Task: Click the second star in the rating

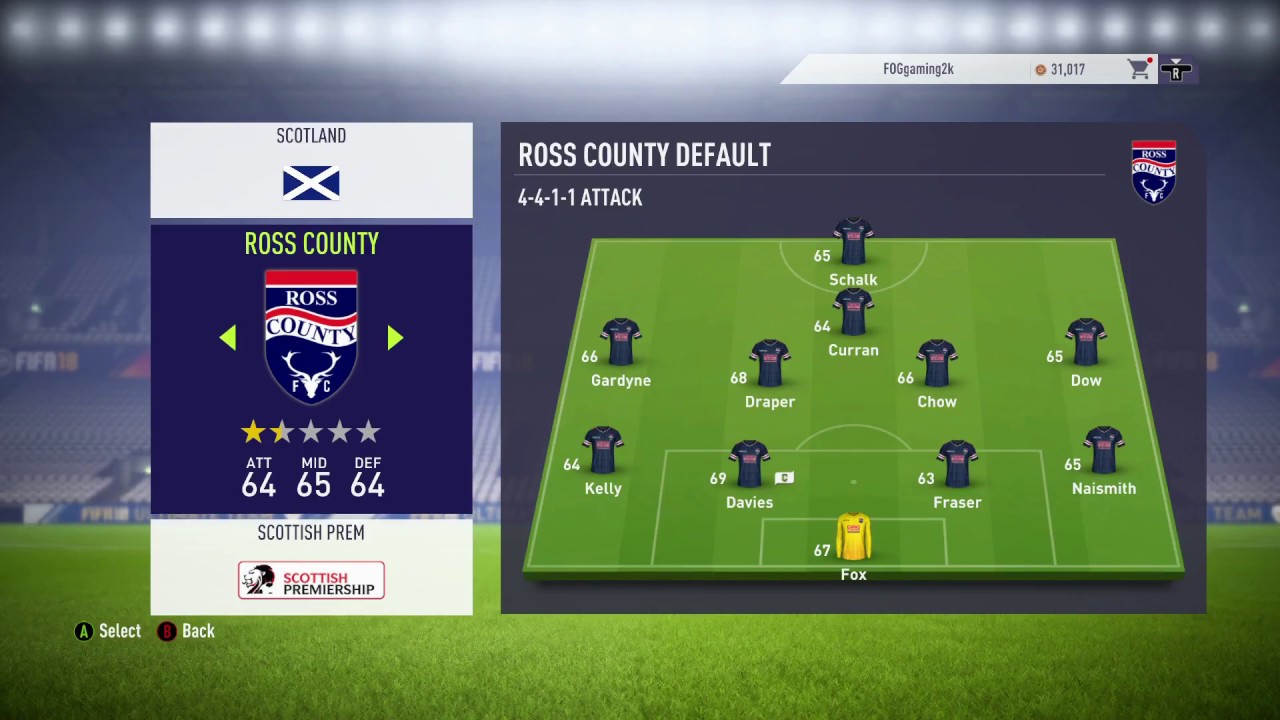Action: click(282, 431)
